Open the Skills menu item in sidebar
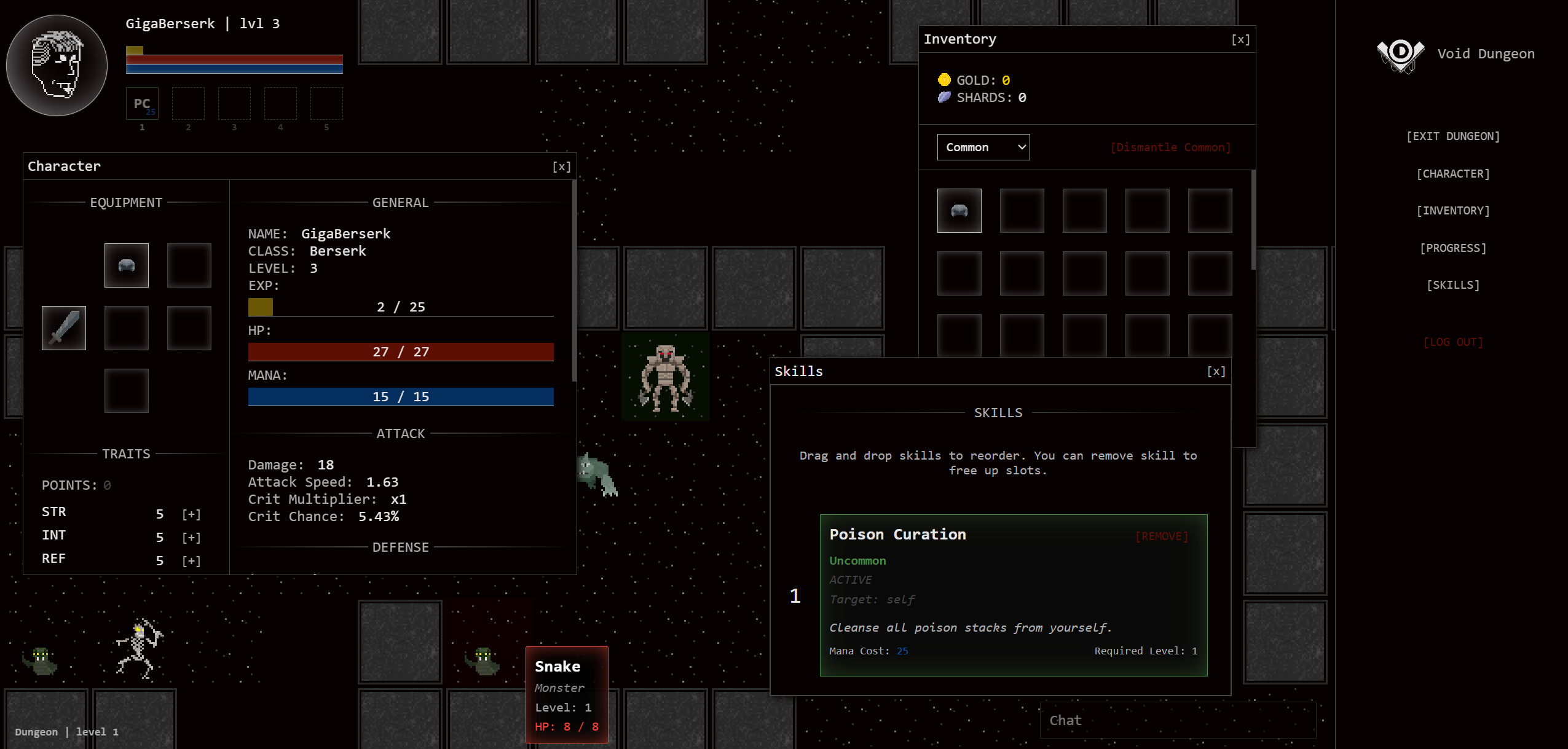The image size is (1568, 749). (1453, 284)
